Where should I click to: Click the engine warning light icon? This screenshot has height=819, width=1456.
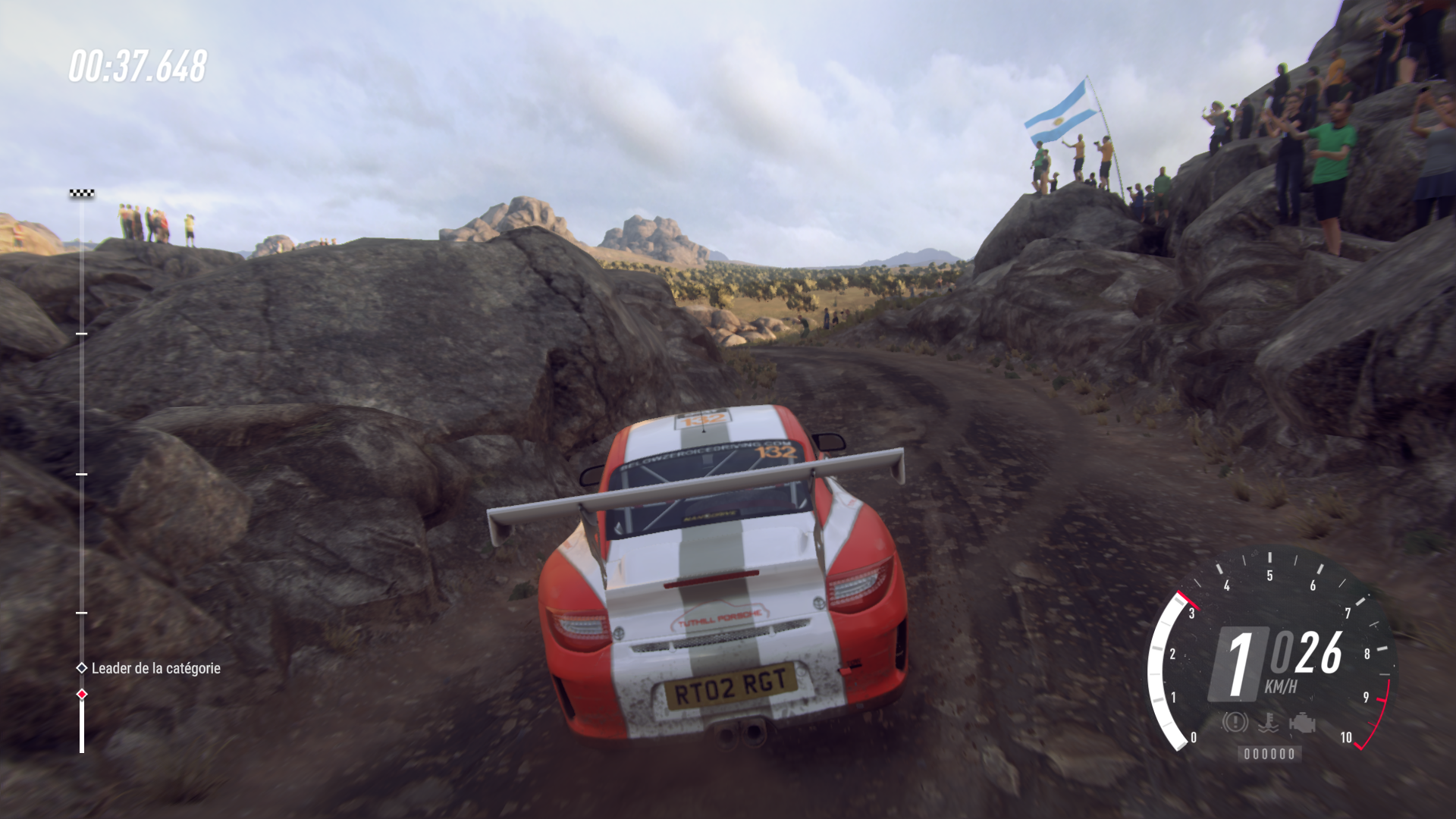1301,723
